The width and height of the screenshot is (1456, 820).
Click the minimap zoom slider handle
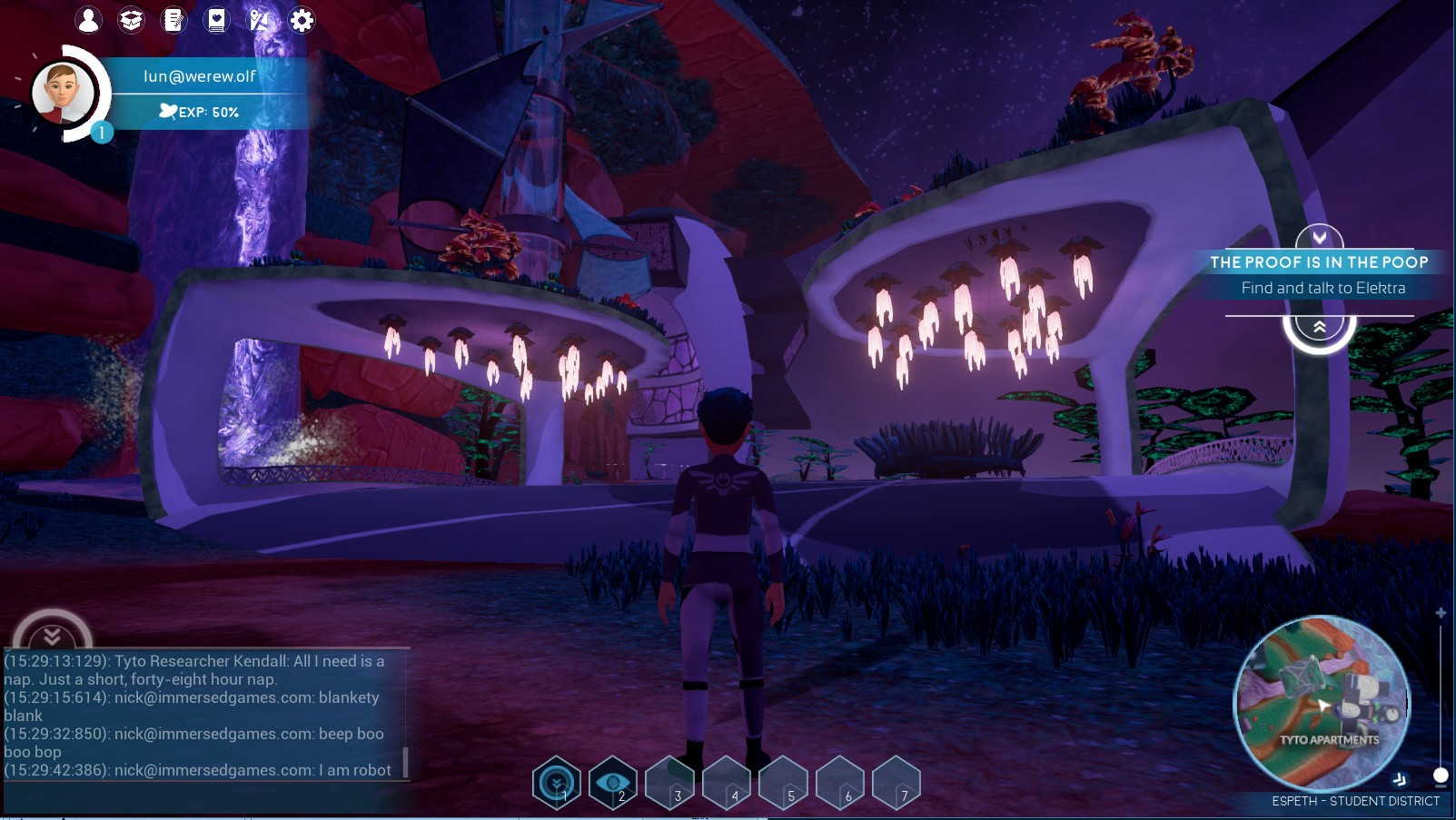[1441, 775]
